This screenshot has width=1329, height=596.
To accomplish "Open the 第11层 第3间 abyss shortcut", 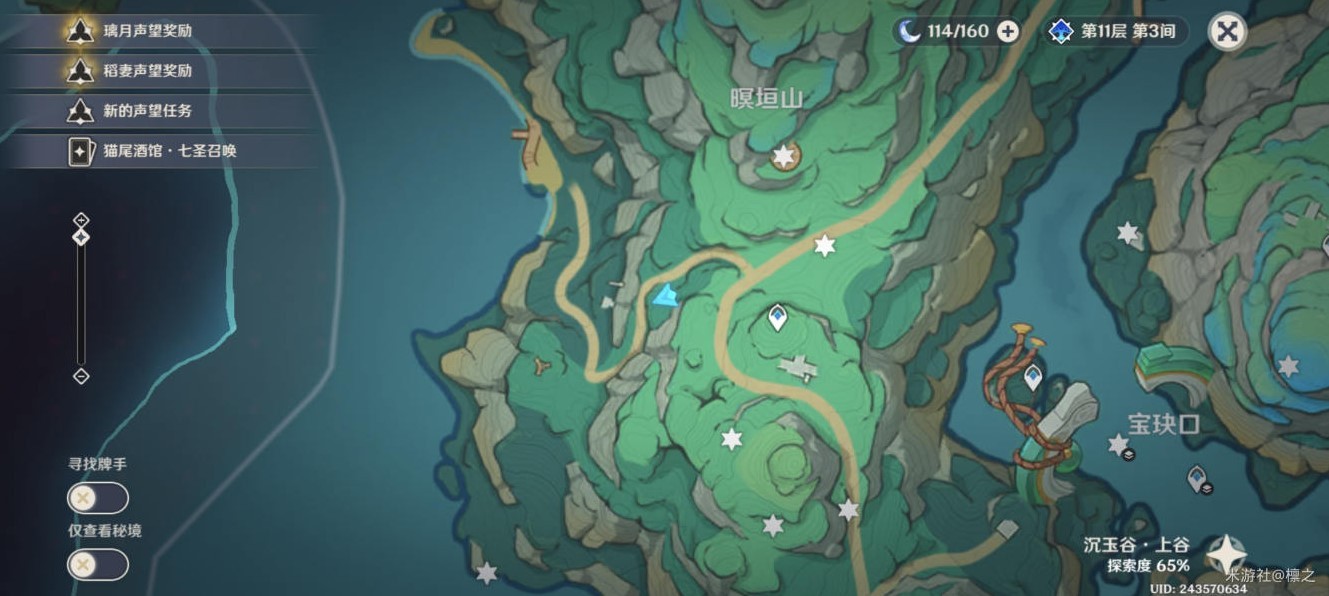I will coord(1118,31).
